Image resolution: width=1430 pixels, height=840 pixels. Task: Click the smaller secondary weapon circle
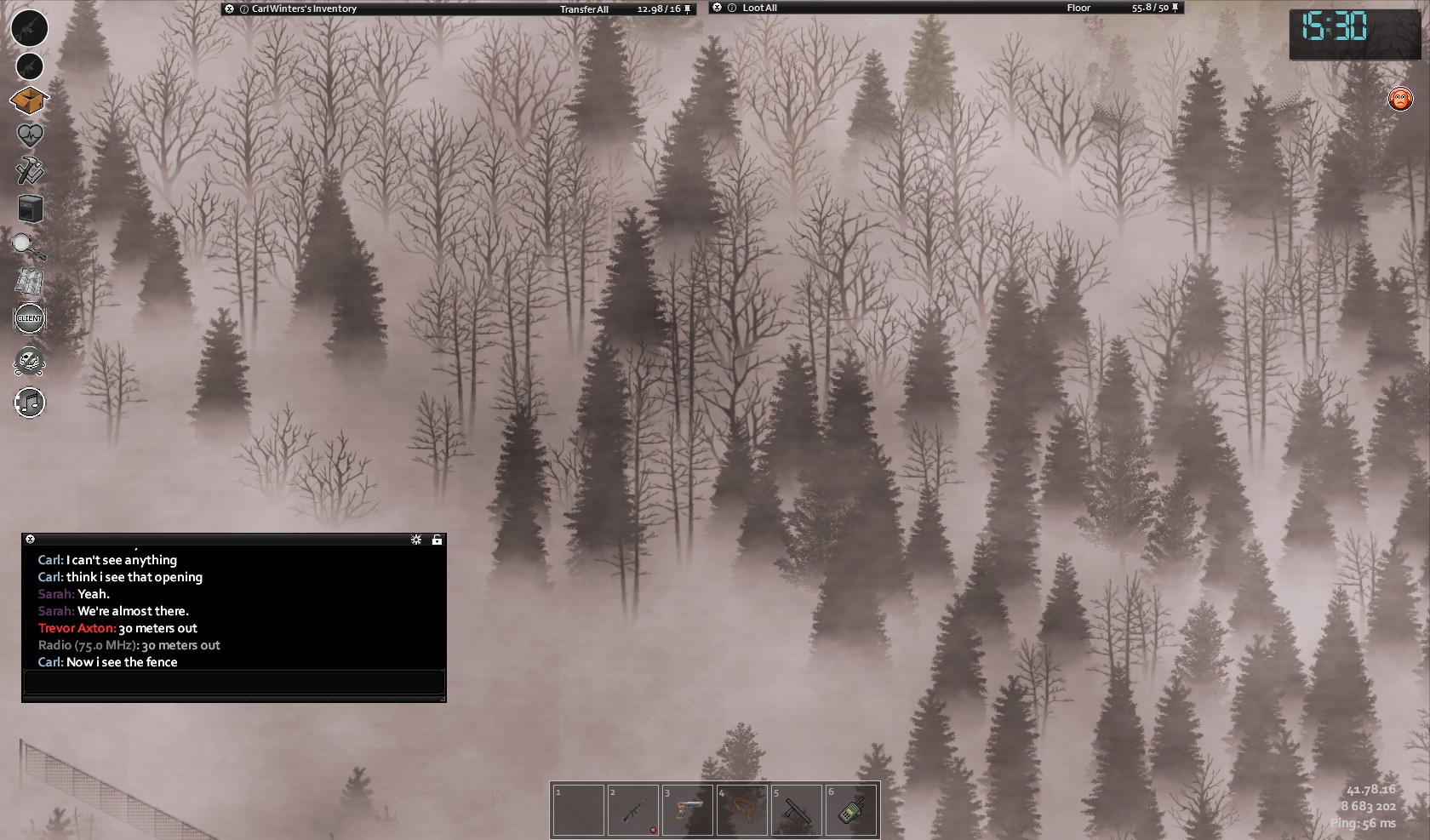pyautogui.click(x=30, y=66)
